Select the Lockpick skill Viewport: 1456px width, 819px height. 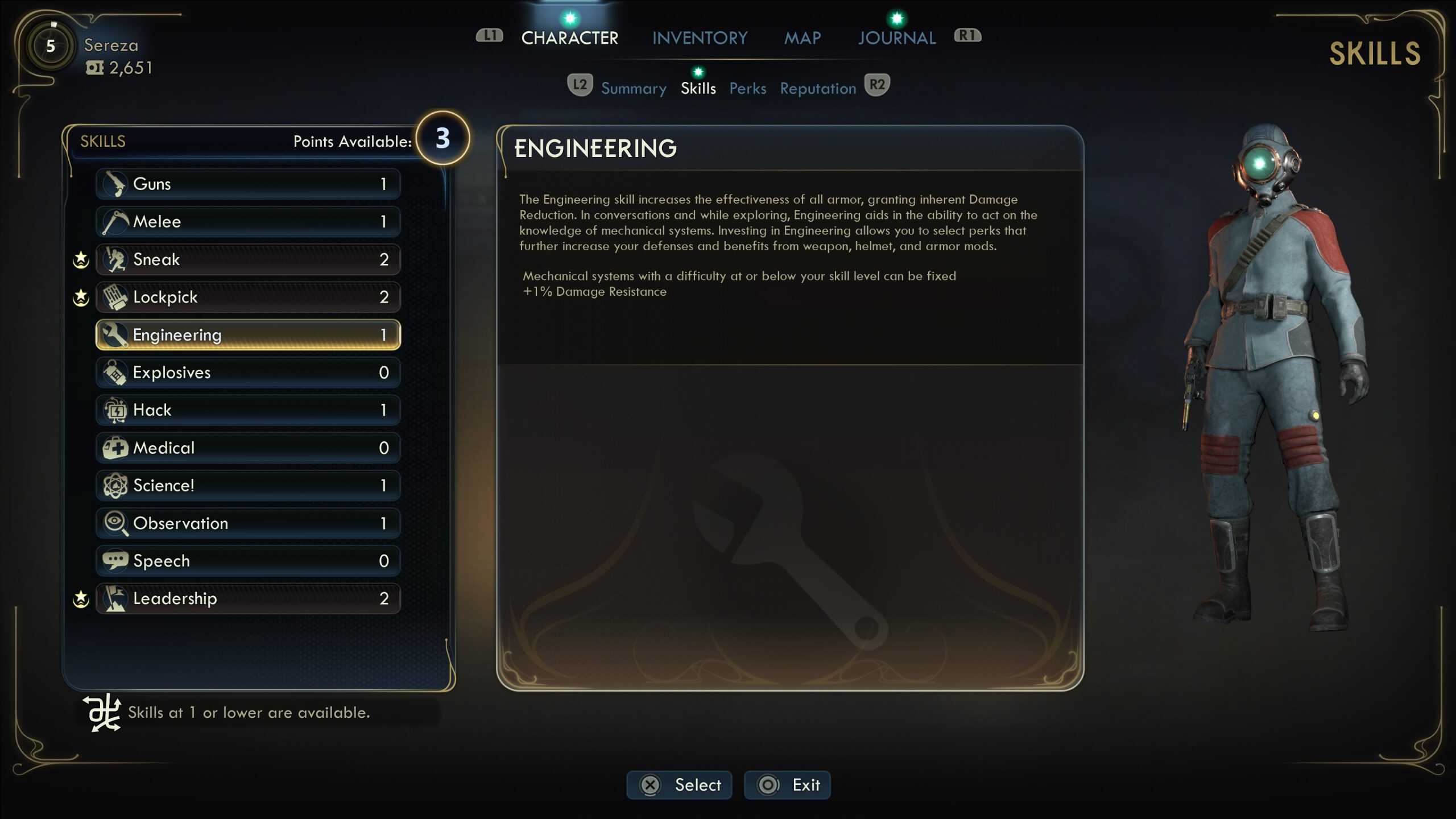248,297
